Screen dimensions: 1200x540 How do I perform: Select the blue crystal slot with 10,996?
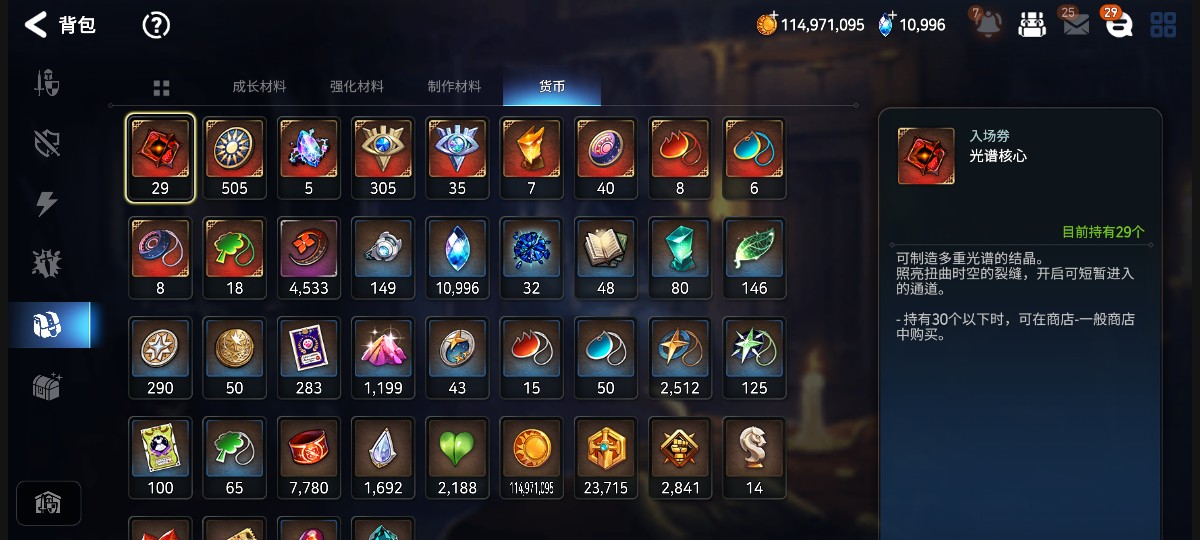coord(457,258)
